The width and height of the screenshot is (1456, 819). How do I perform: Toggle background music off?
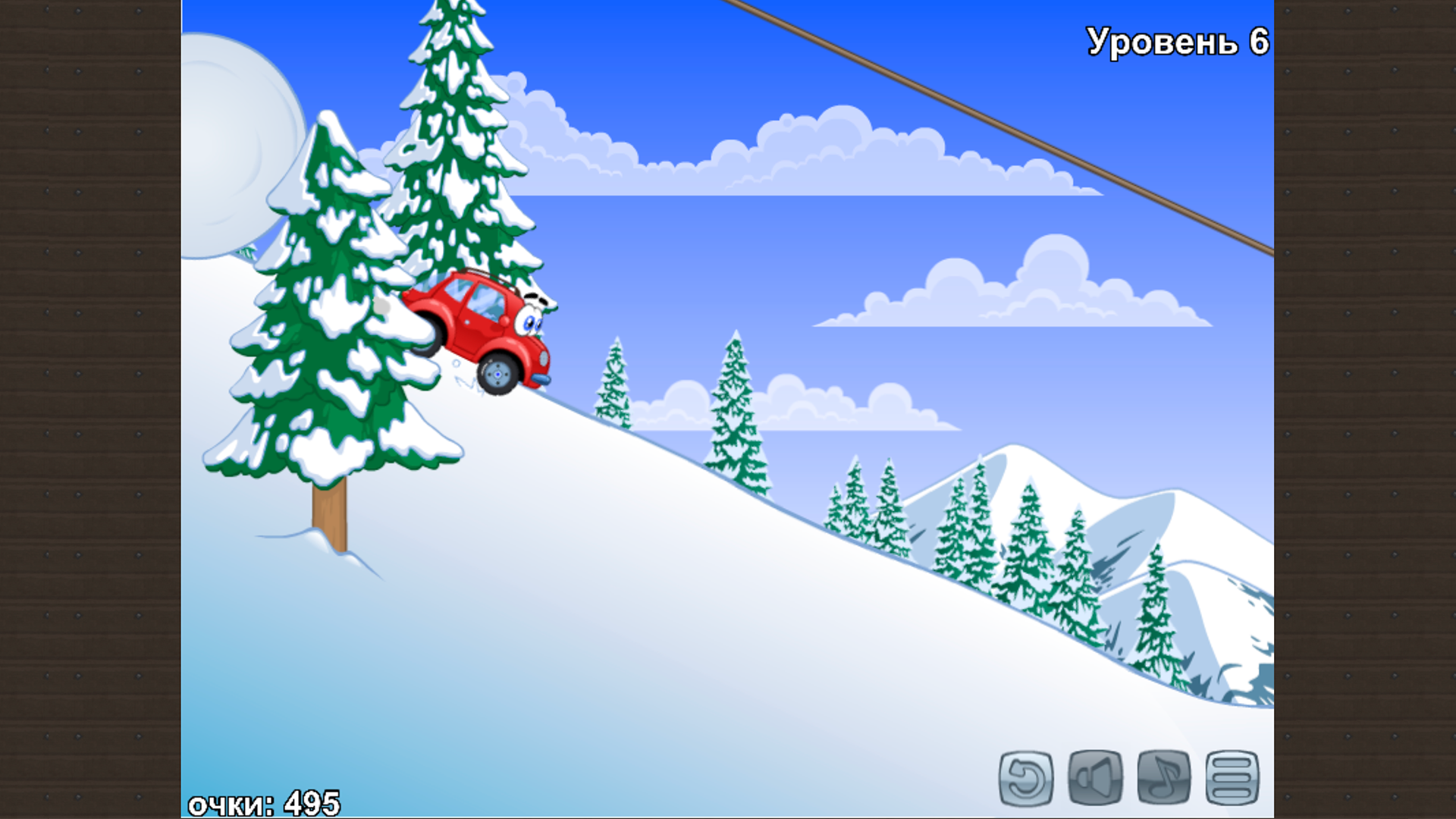1165,775
